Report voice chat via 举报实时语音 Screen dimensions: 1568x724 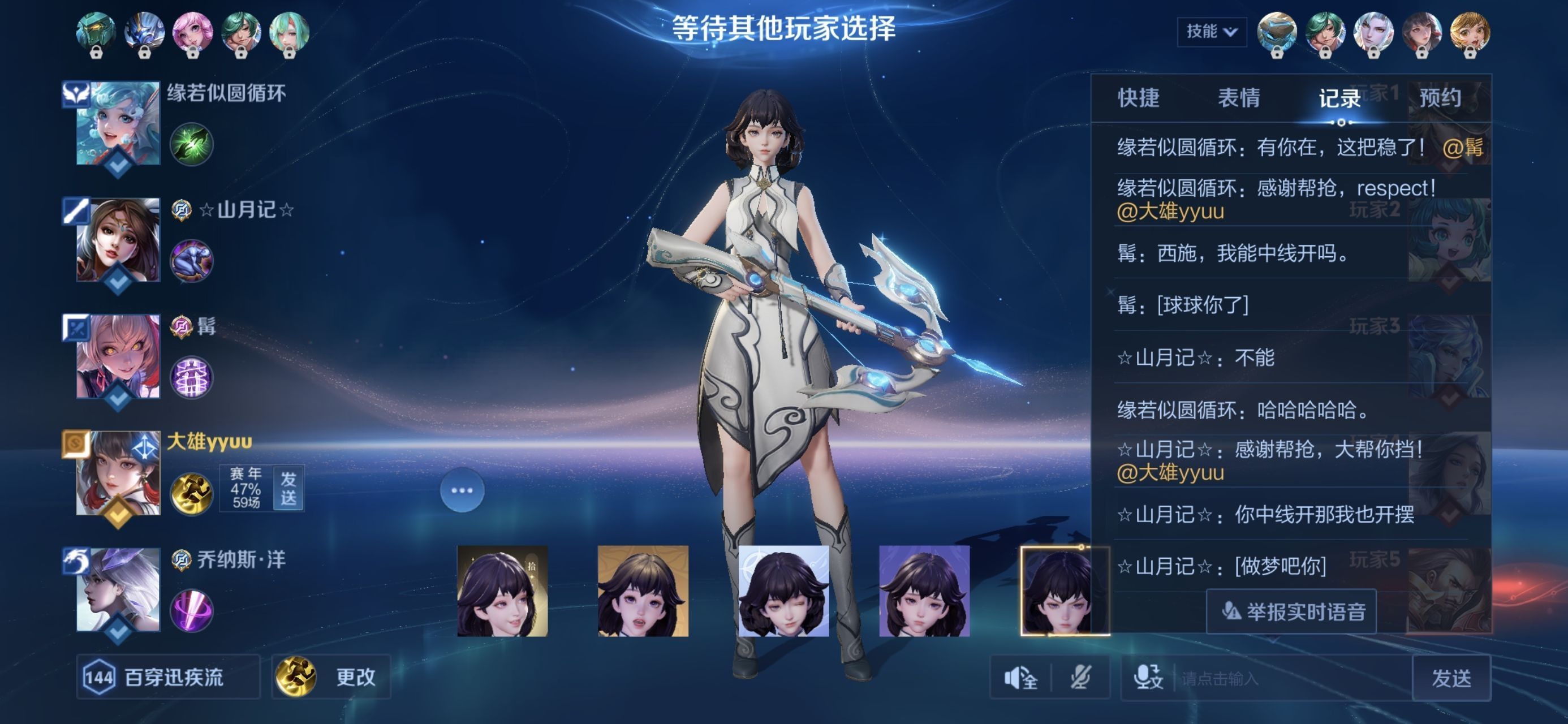coord(1291,611)
